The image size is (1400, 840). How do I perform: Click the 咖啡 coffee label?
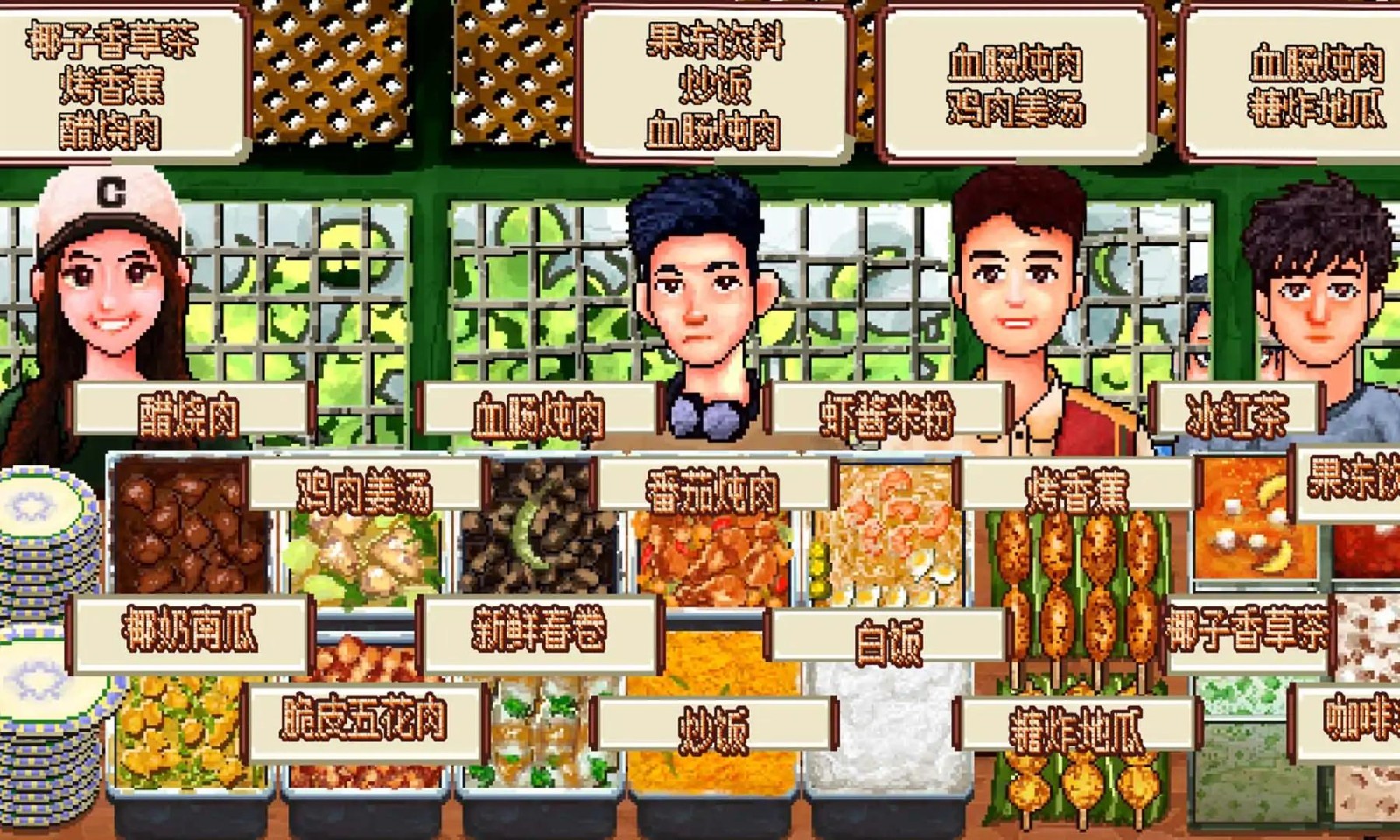(1365, 717)
